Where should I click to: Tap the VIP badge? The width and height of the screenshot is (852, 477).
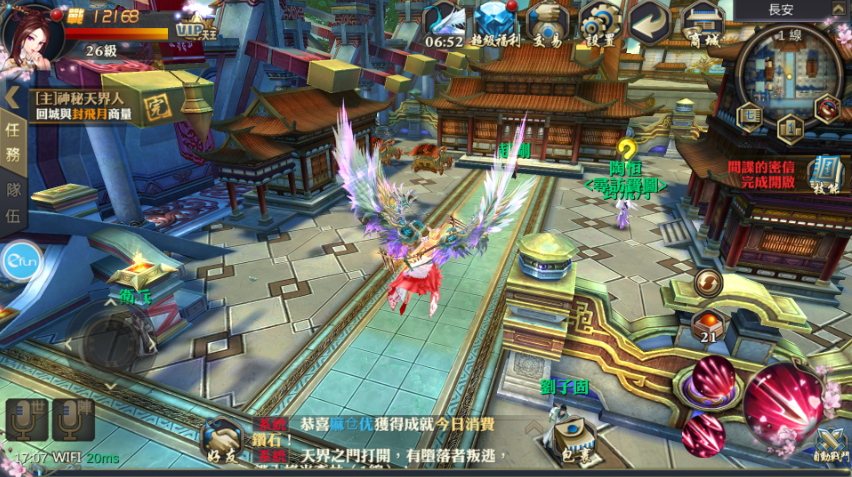[189, 29]
